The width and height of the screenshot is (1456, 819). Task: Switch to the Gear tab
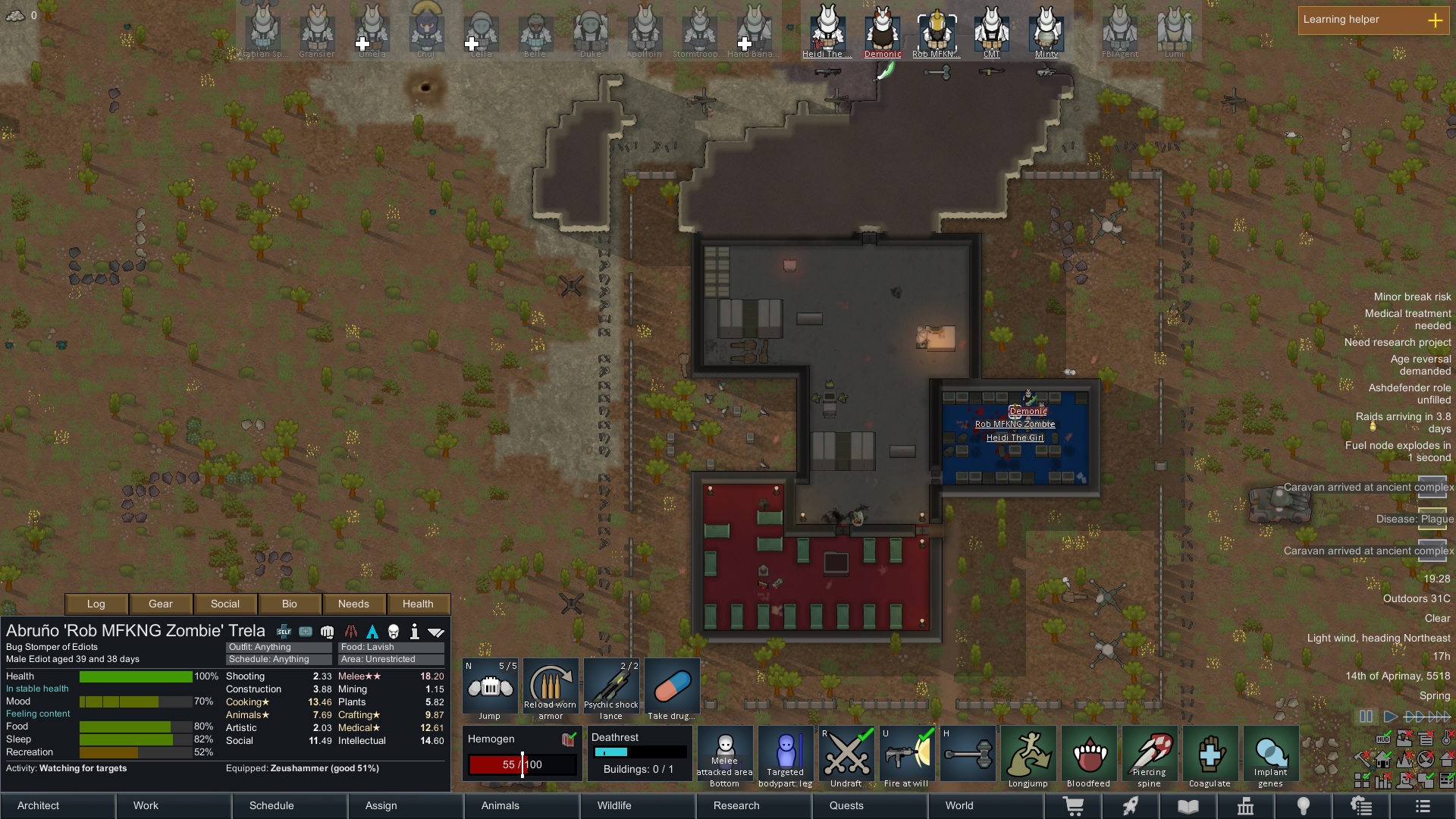(x=161, y=604)
